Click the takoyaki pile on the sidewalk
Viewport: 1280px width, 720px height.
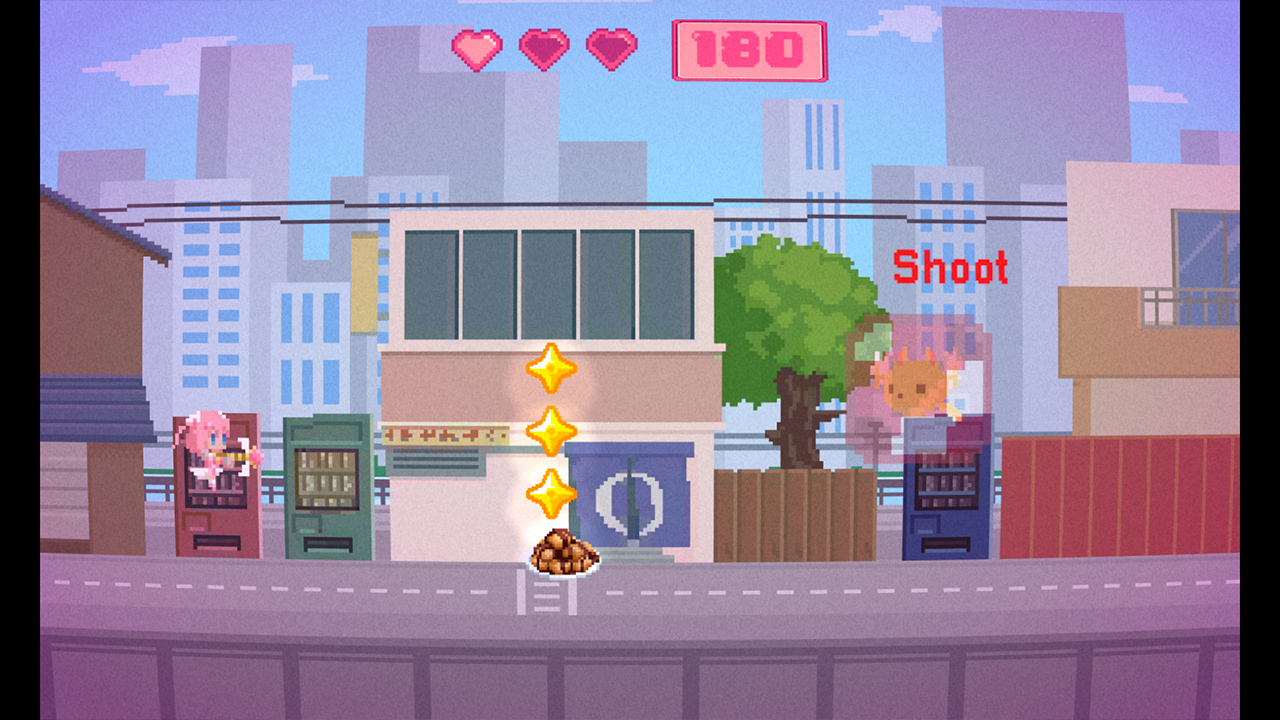[564, 552]
